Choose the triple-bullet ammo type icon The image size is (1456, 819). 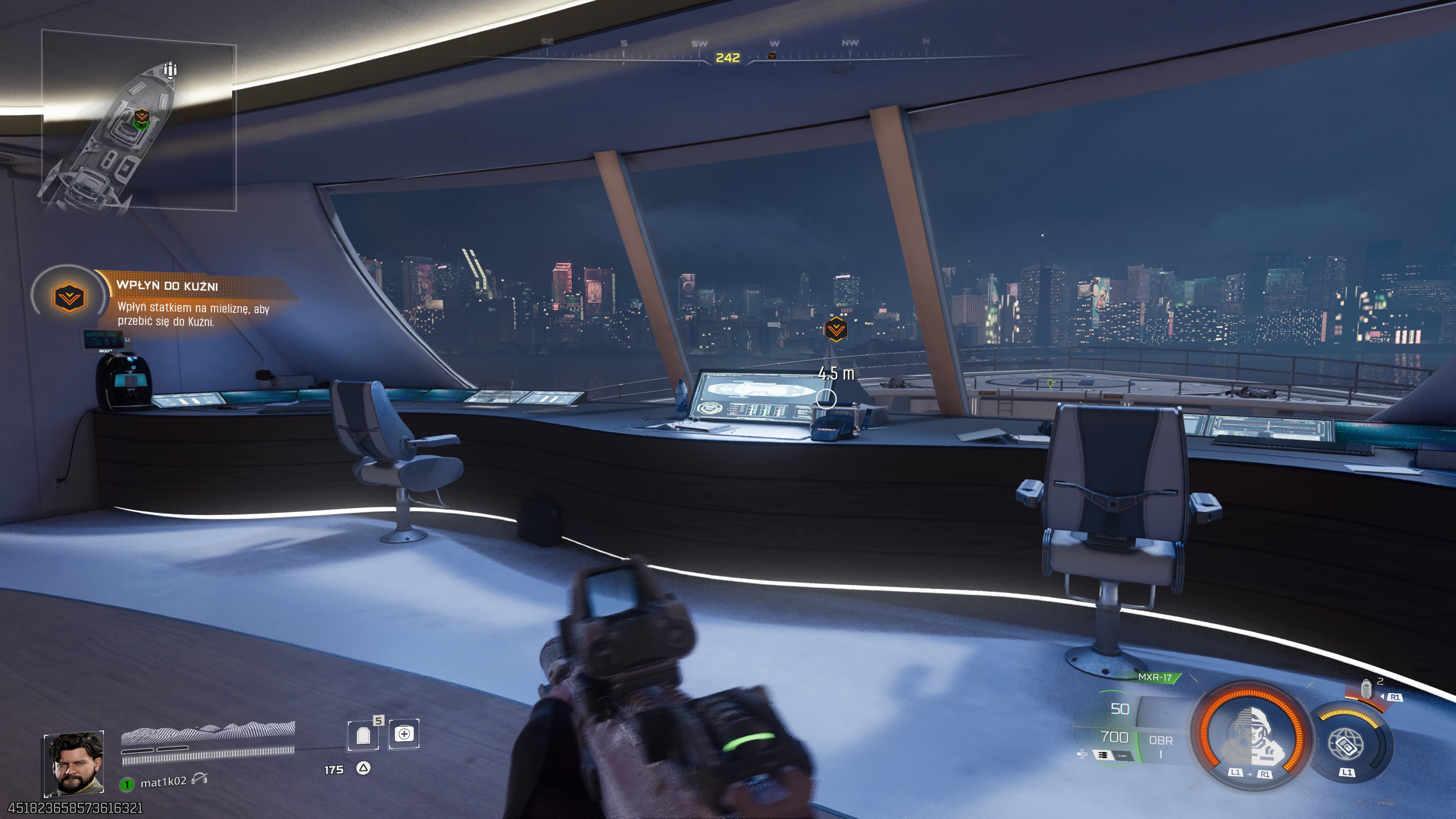pyautogui.click(x=1102, y=755)
